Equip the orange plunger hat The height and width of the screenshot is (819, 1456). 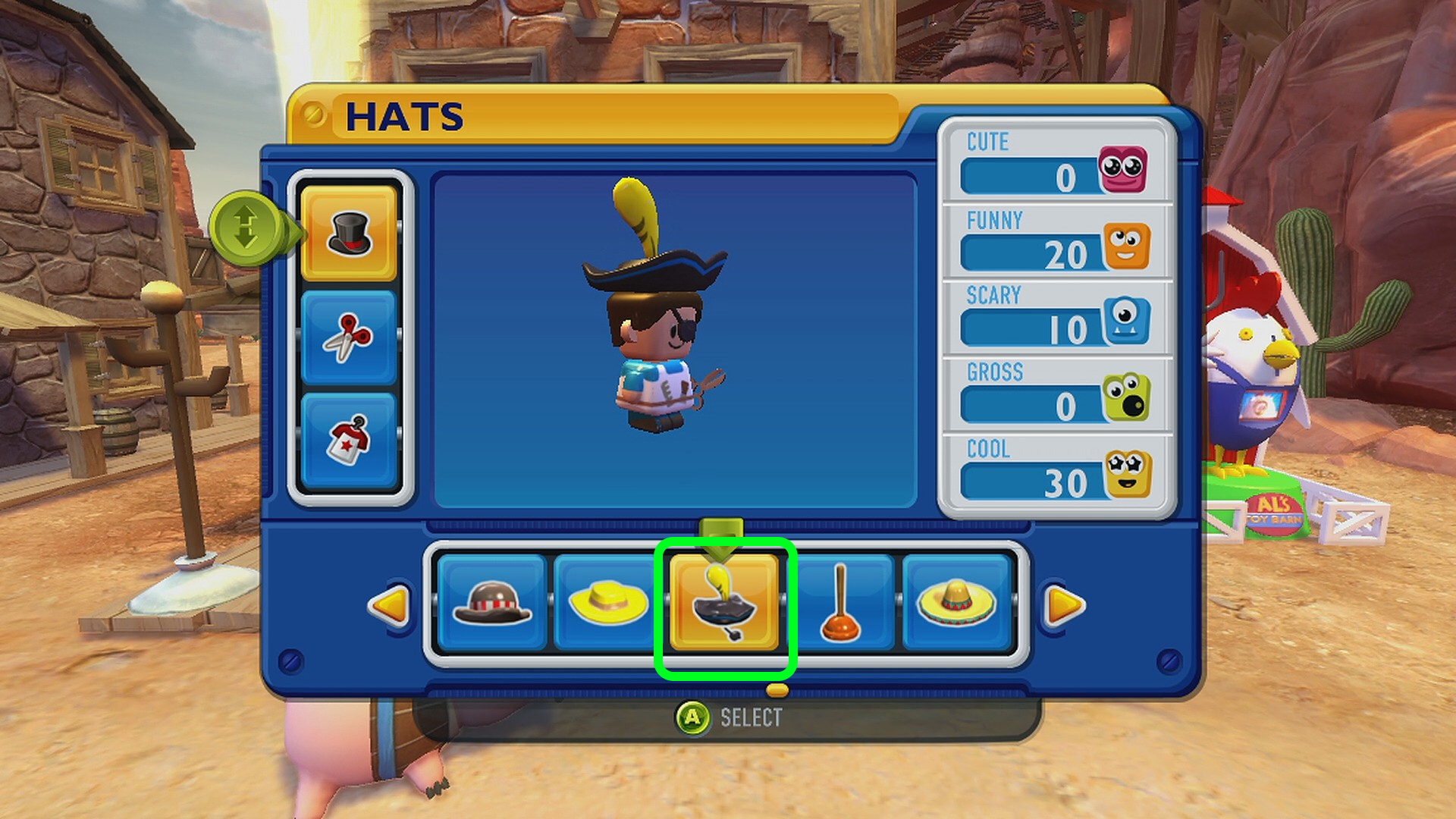tap(841, 604)
